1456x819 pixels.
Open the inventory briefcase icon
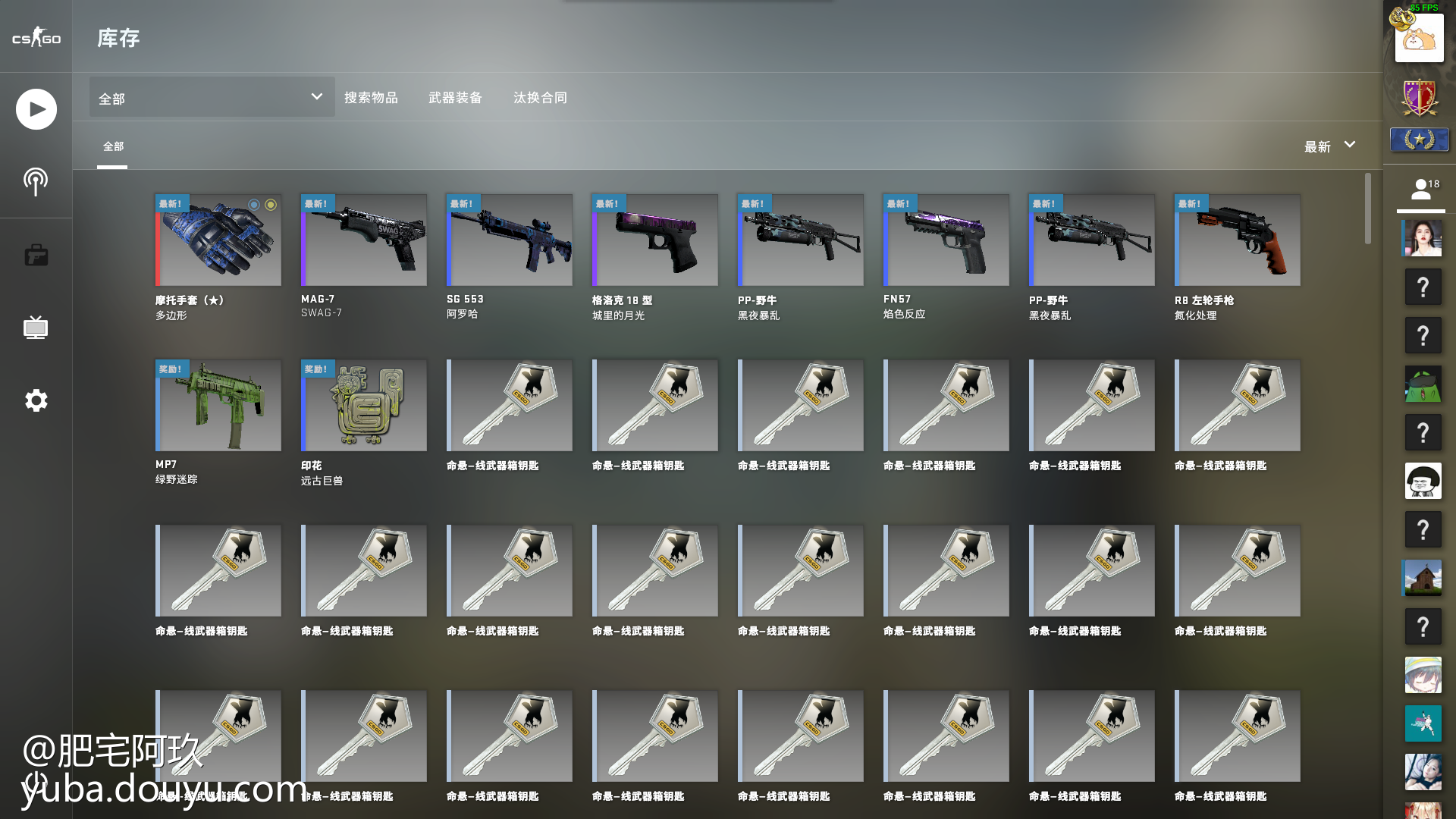[x=36, y=255]
